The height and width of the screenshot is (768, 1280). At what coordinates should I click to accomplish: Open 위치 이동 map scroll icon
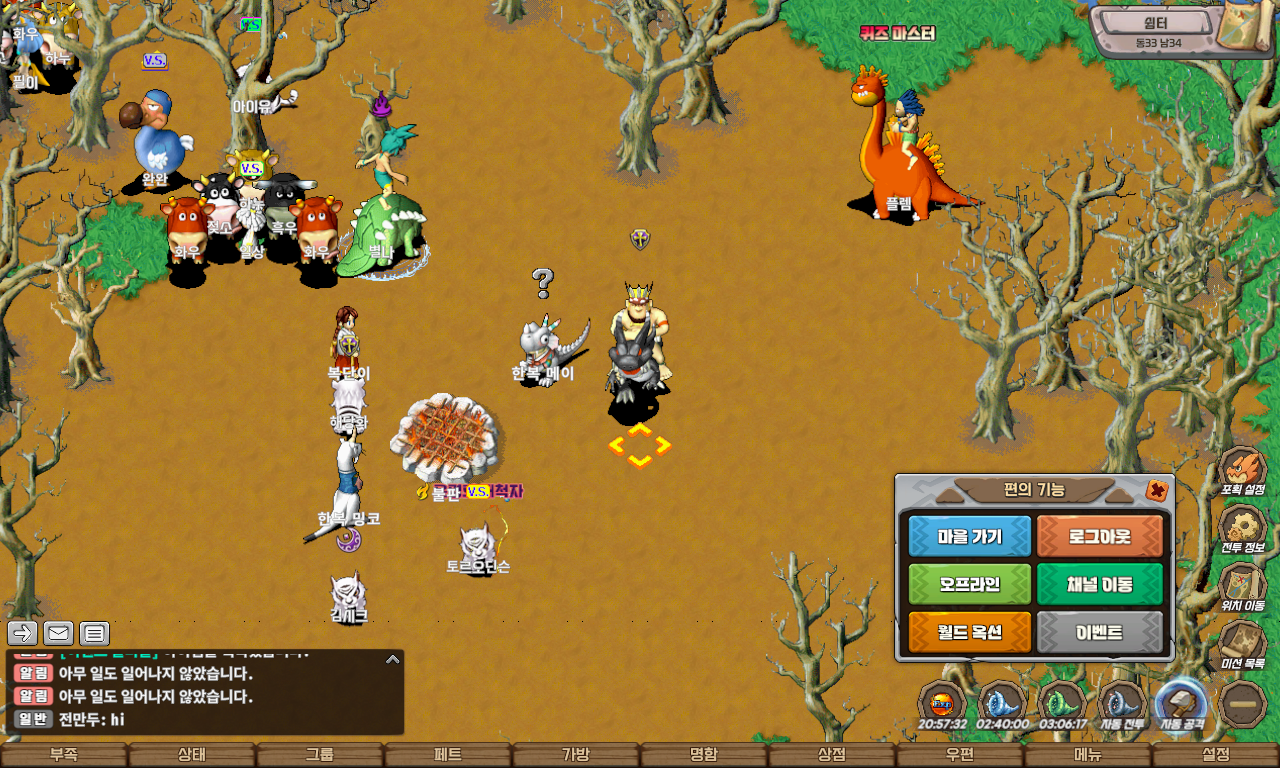pos(1243,586)
